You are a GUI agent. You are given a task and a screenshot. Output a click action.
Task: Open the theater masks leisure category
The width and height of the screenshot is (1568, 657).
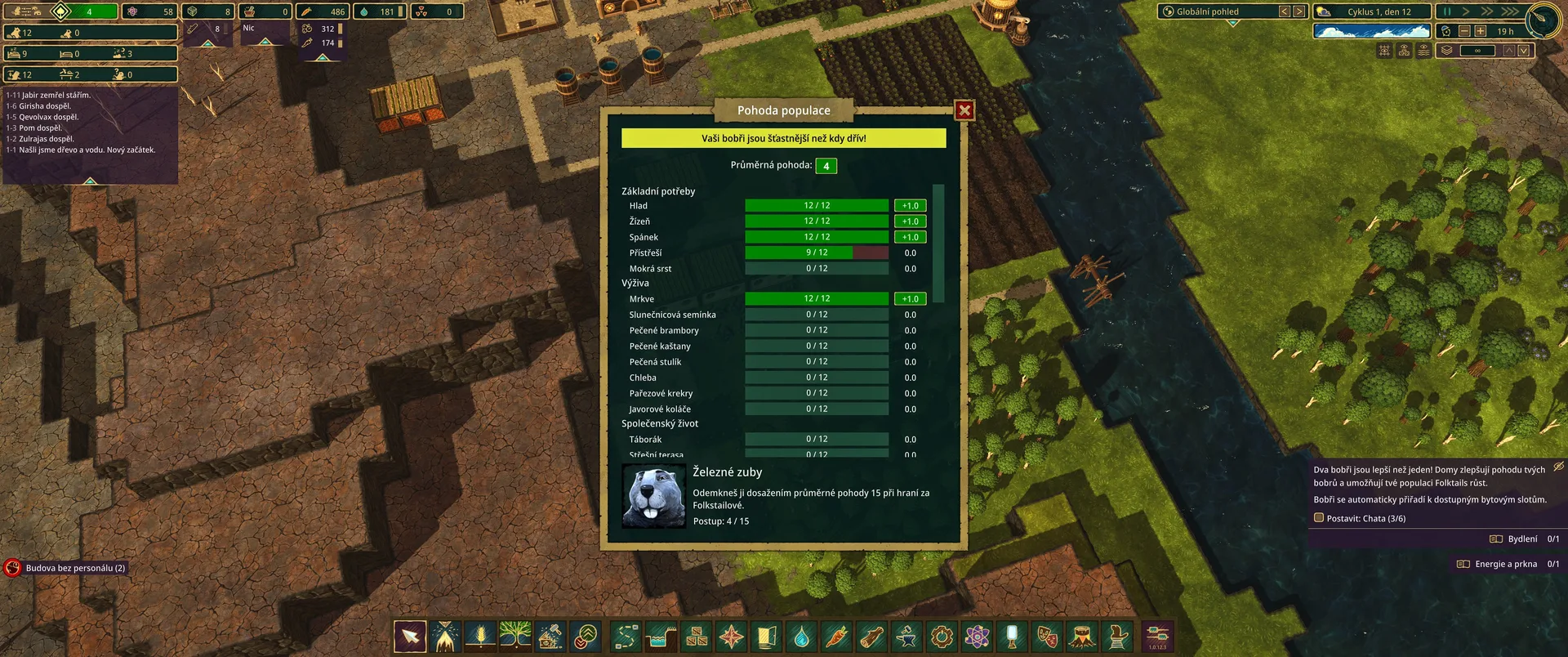(1047, 637)
